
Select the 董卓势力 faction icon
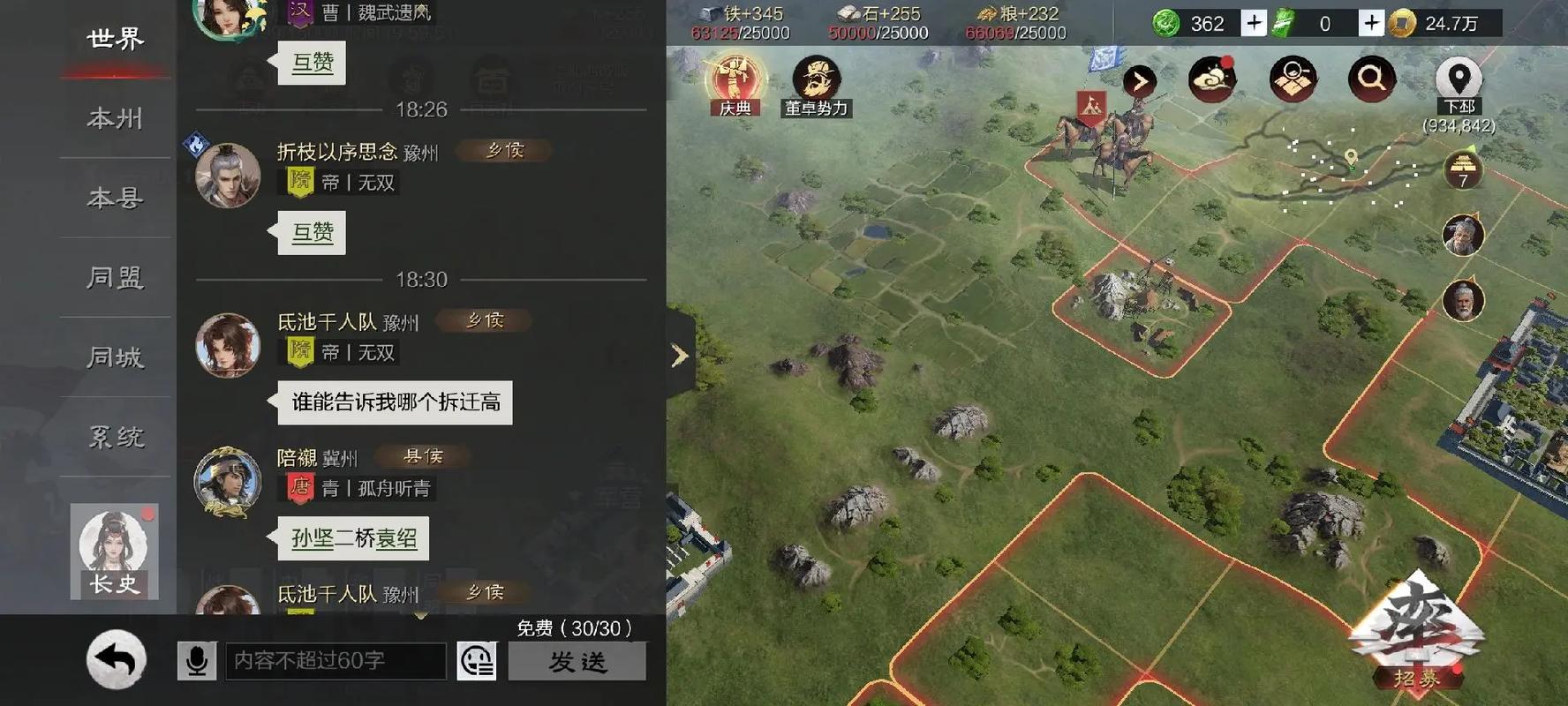[817, 78]
